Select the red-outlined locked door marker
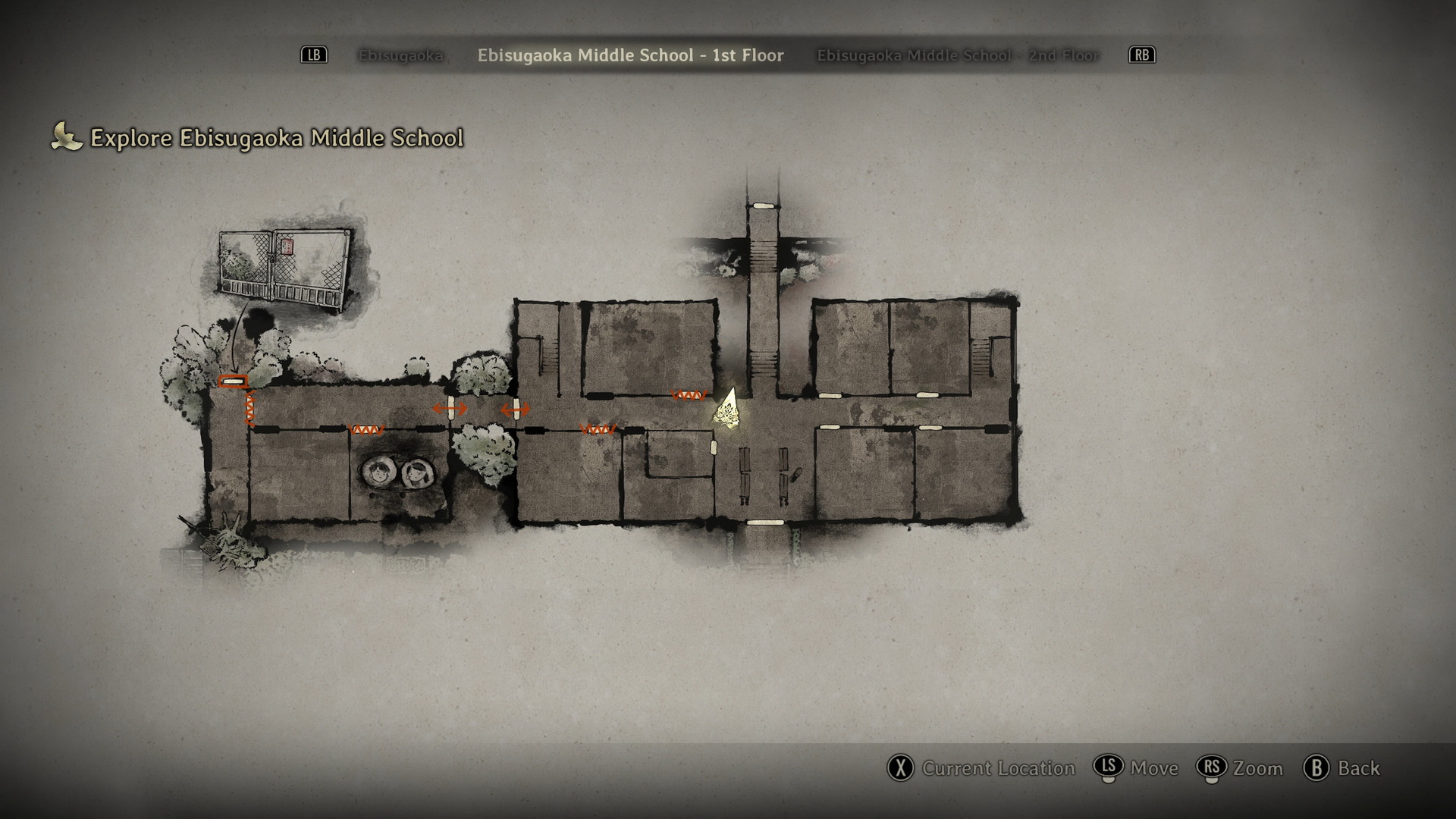The height and width of the screenshot is (819, 1456). pos(233,381)
